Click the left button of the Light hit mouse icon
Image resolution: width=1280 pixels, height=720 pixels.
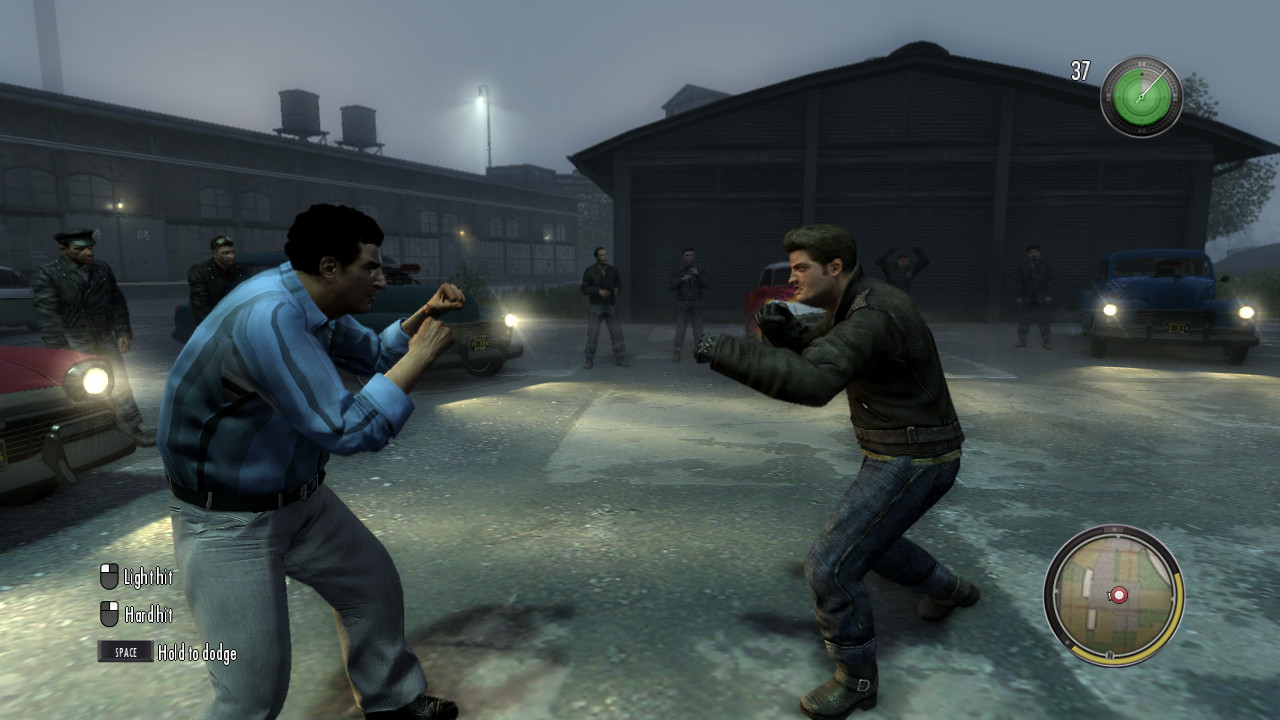click(105, 569)
